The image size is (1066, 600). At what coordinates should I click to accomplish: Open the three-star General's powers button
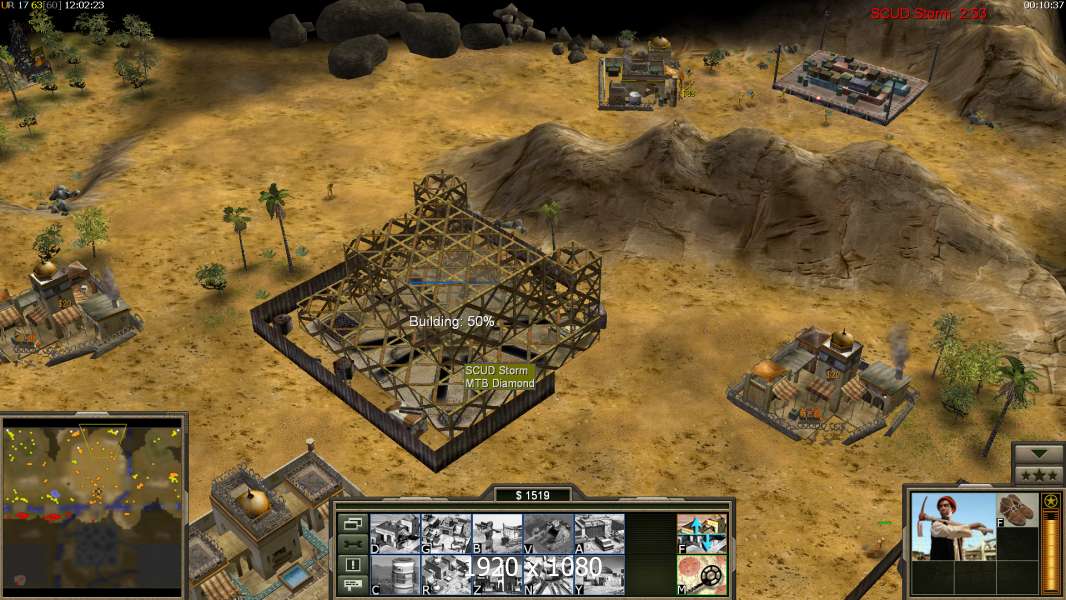1038,474
